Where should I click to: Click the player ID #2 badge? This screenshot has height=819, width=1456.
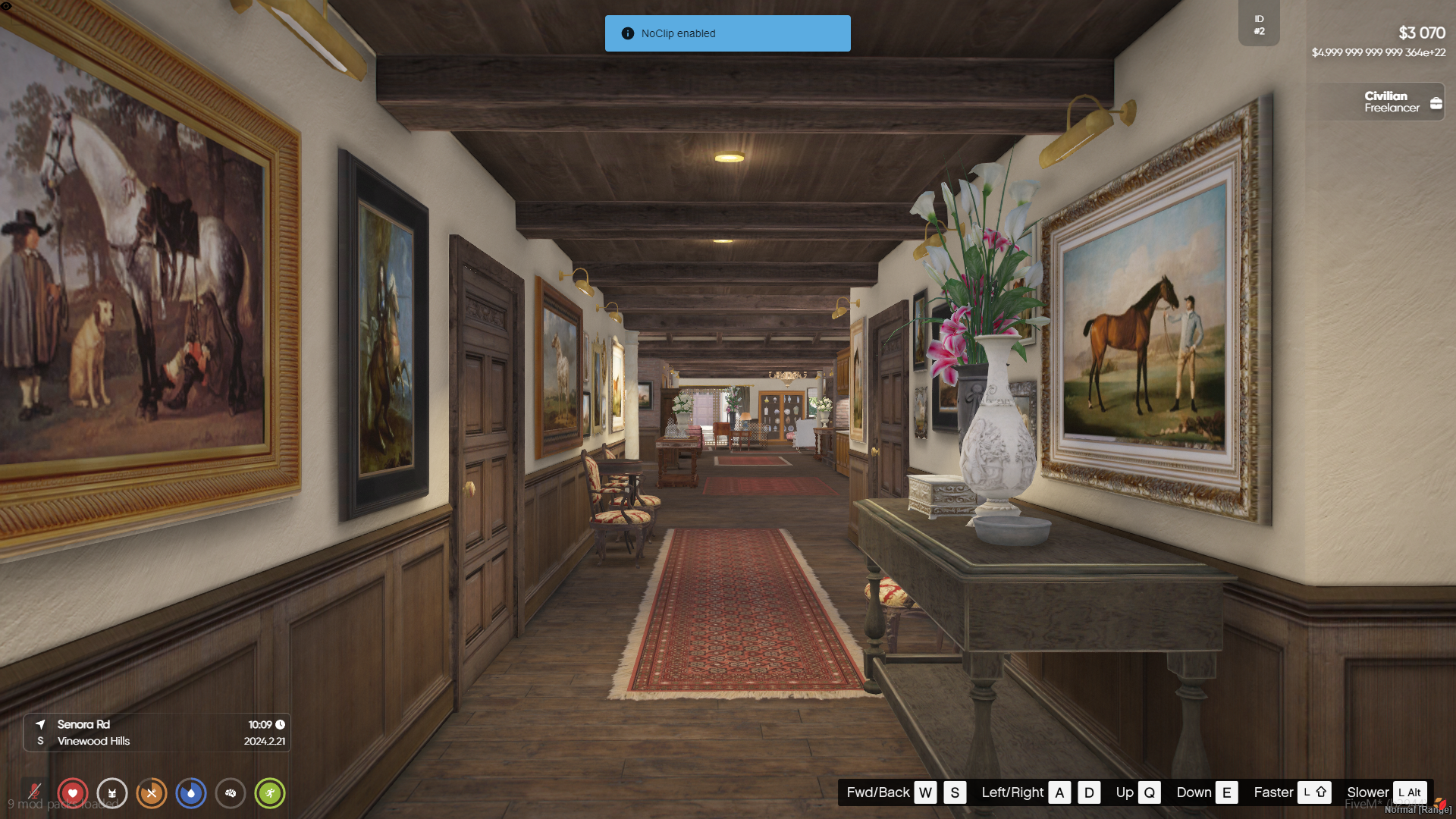[1259, 25]
